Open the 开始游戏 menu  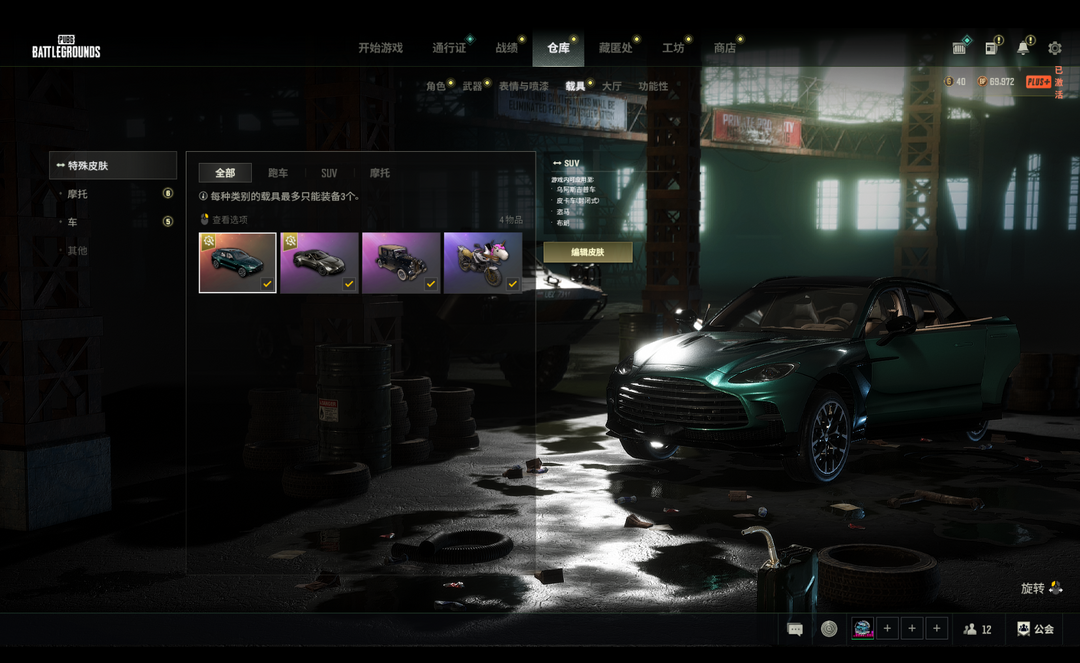[x=380, y=48]
